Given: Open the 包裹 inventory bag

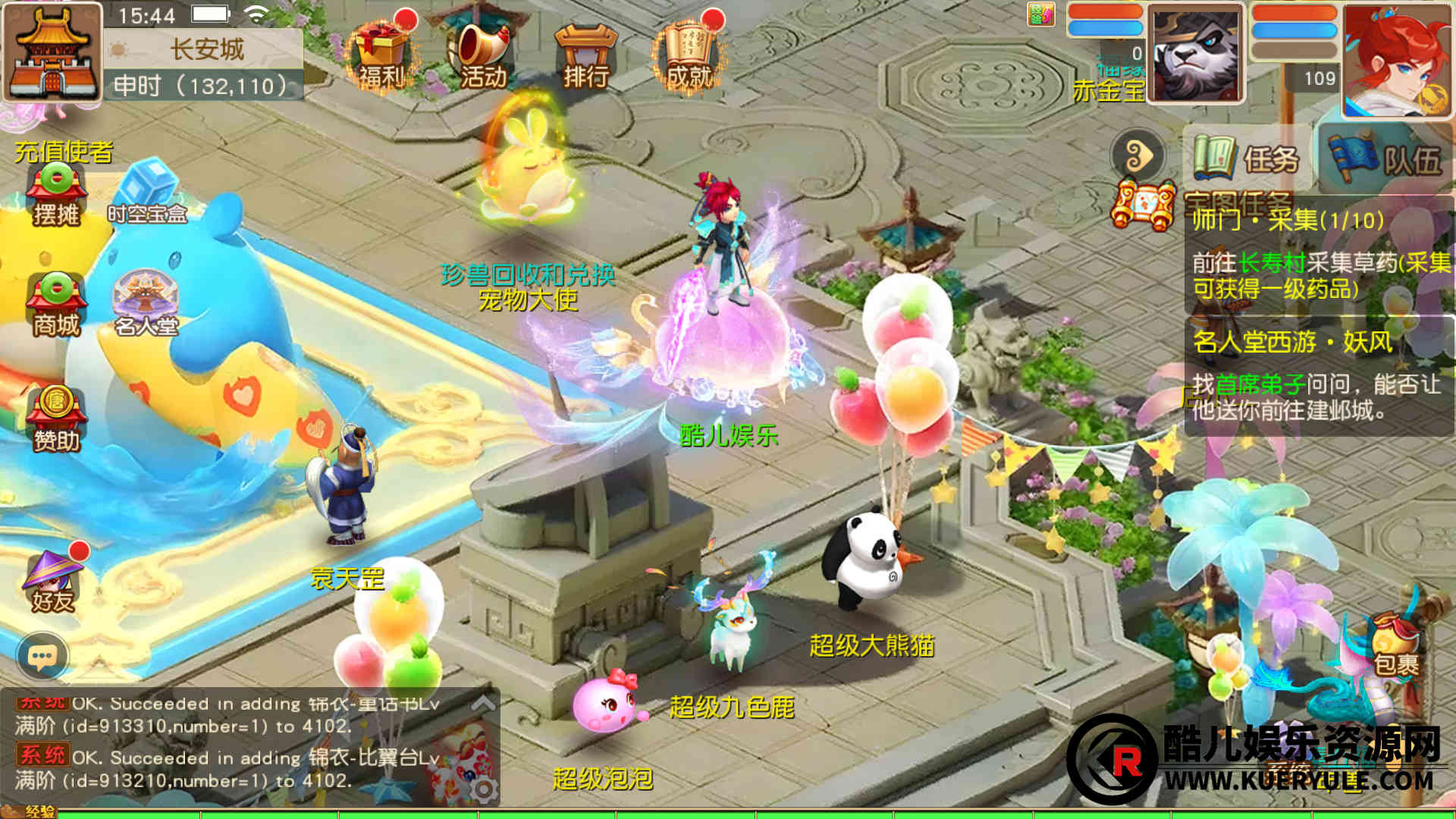Looking at the screenshot, I should pyautogui.click(x=1395, y=645).
